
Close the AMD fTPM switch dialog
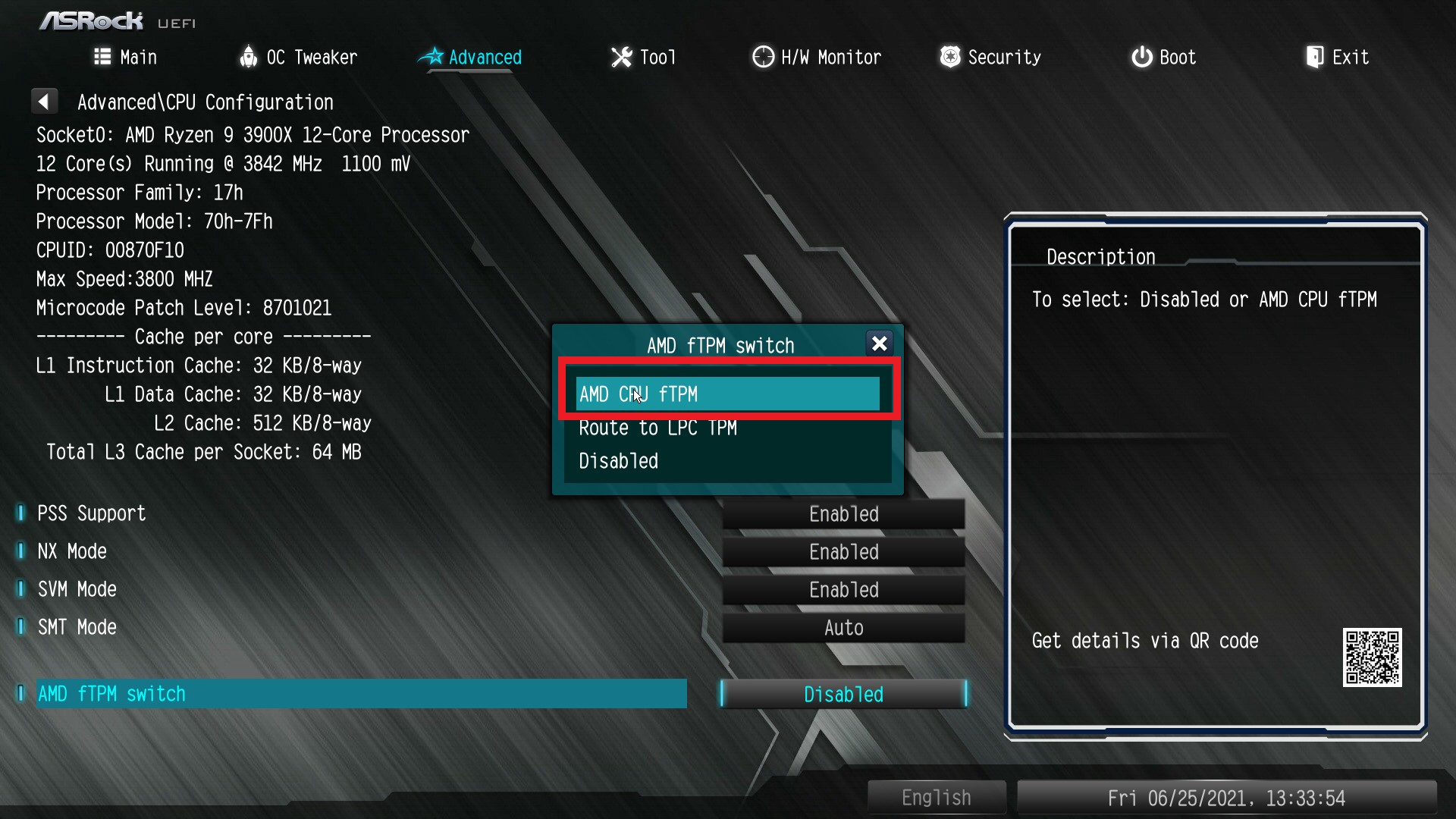[879, 344]
